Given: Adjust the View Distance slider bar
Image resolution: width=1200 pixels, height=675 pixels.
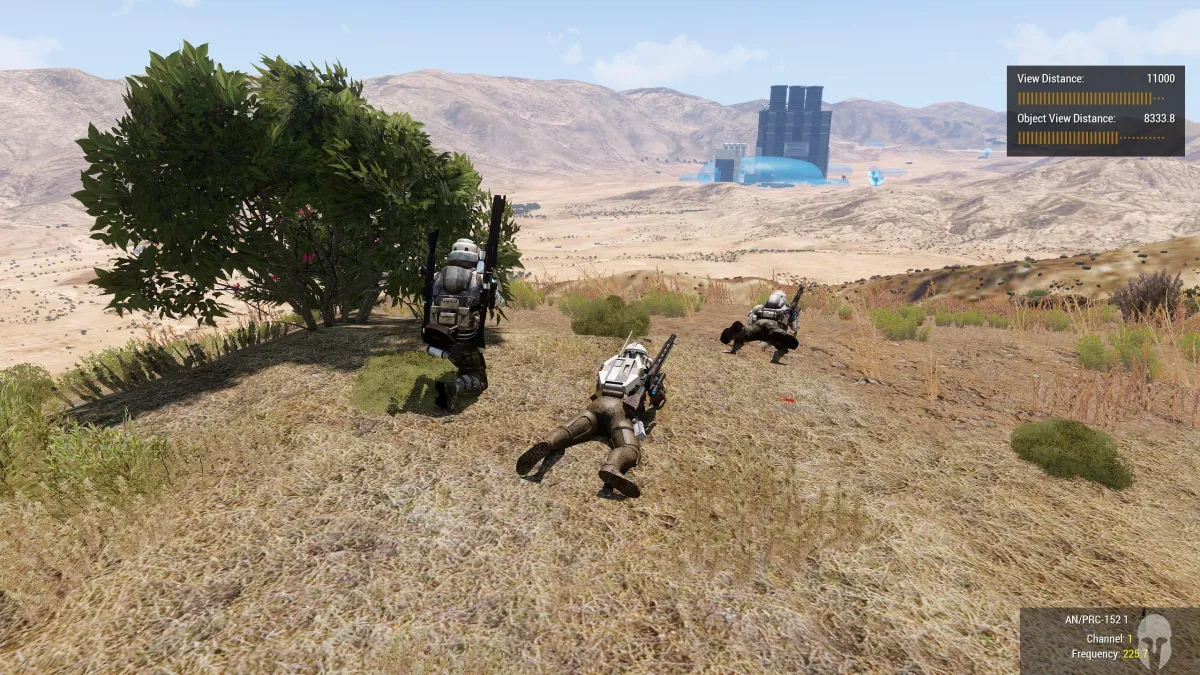Looking at the screenshot, I should coord(1090,98).
